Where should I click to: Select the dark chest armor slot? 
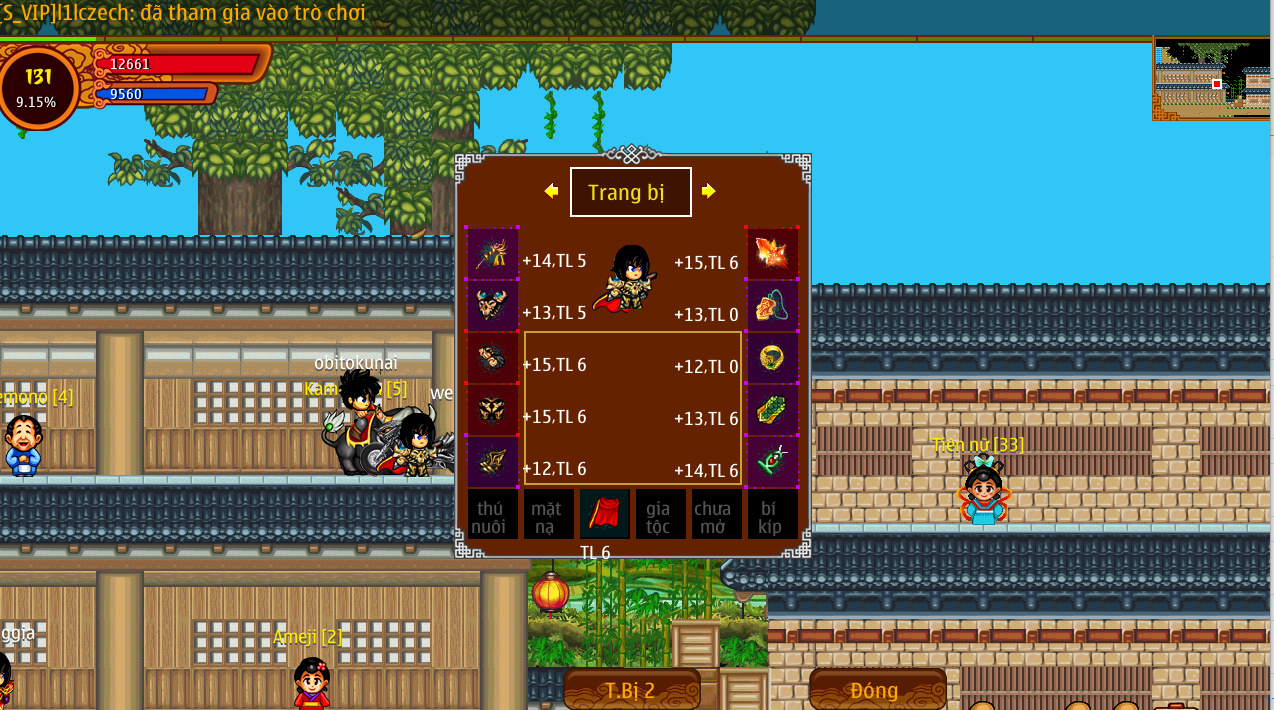click(x=492, y=410)
